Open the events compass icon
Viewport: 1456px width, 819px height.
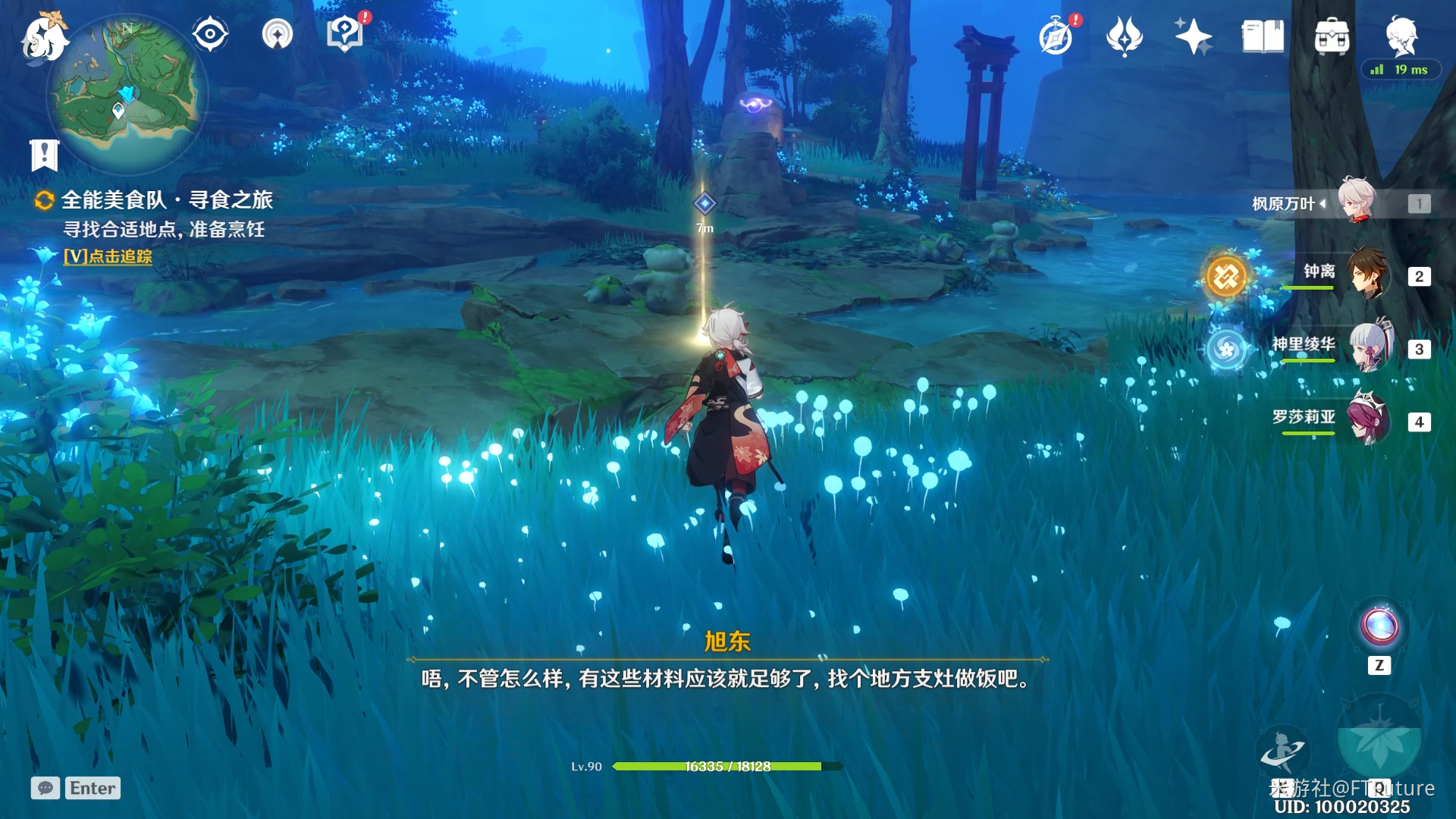[1056, 37]
